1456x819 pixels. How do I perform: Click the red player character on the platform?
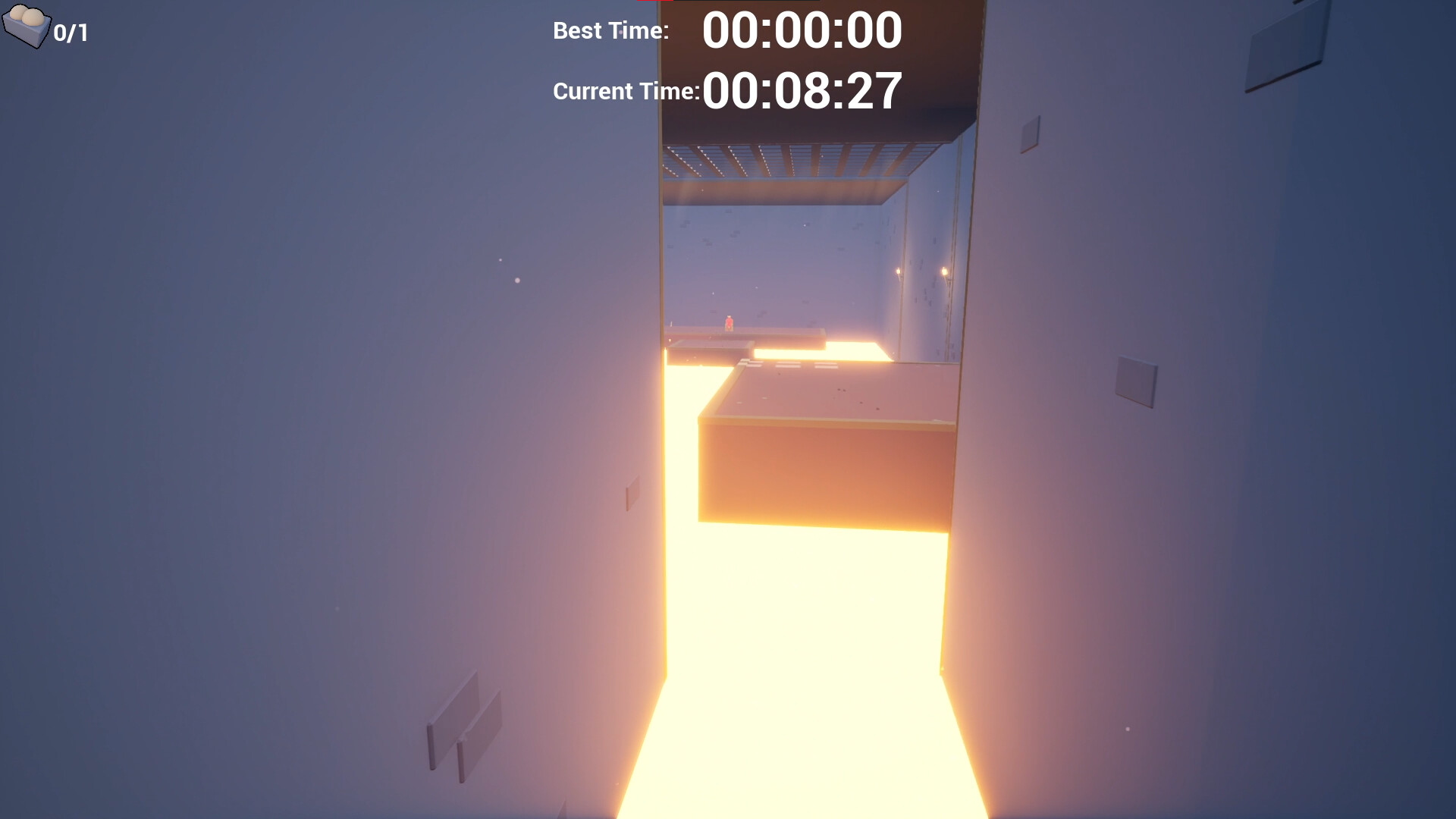(730, 322)
